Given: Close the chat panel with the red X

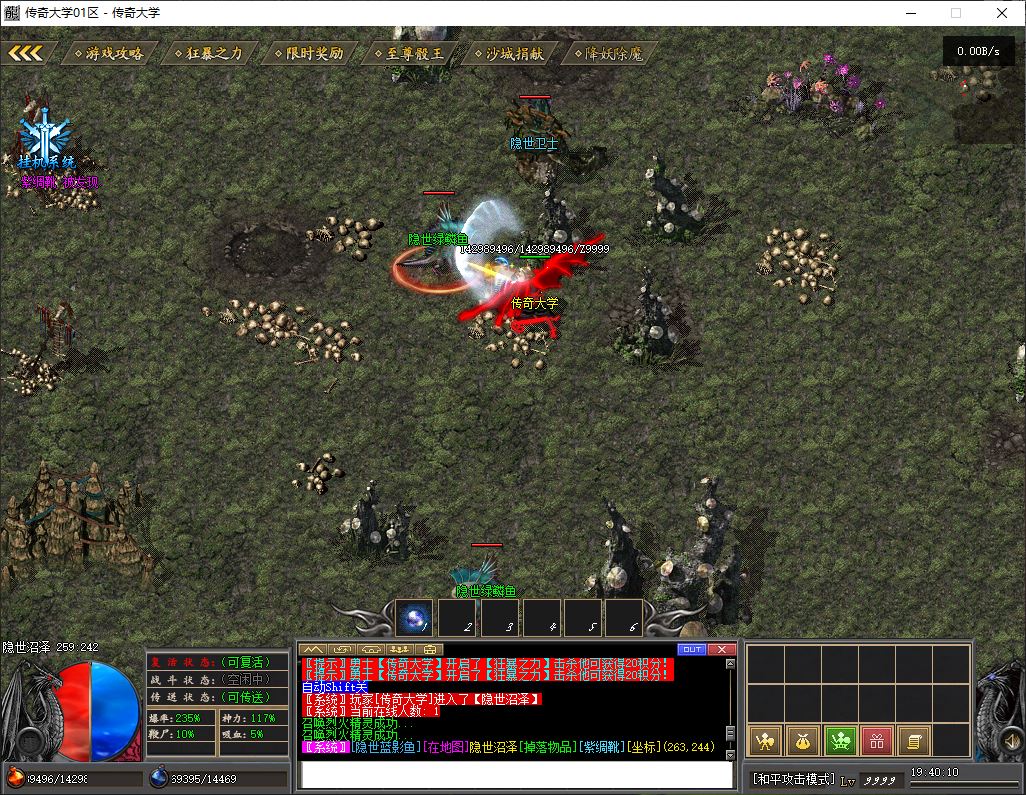Looking at the screenshot, I should [x=721, y=650].
